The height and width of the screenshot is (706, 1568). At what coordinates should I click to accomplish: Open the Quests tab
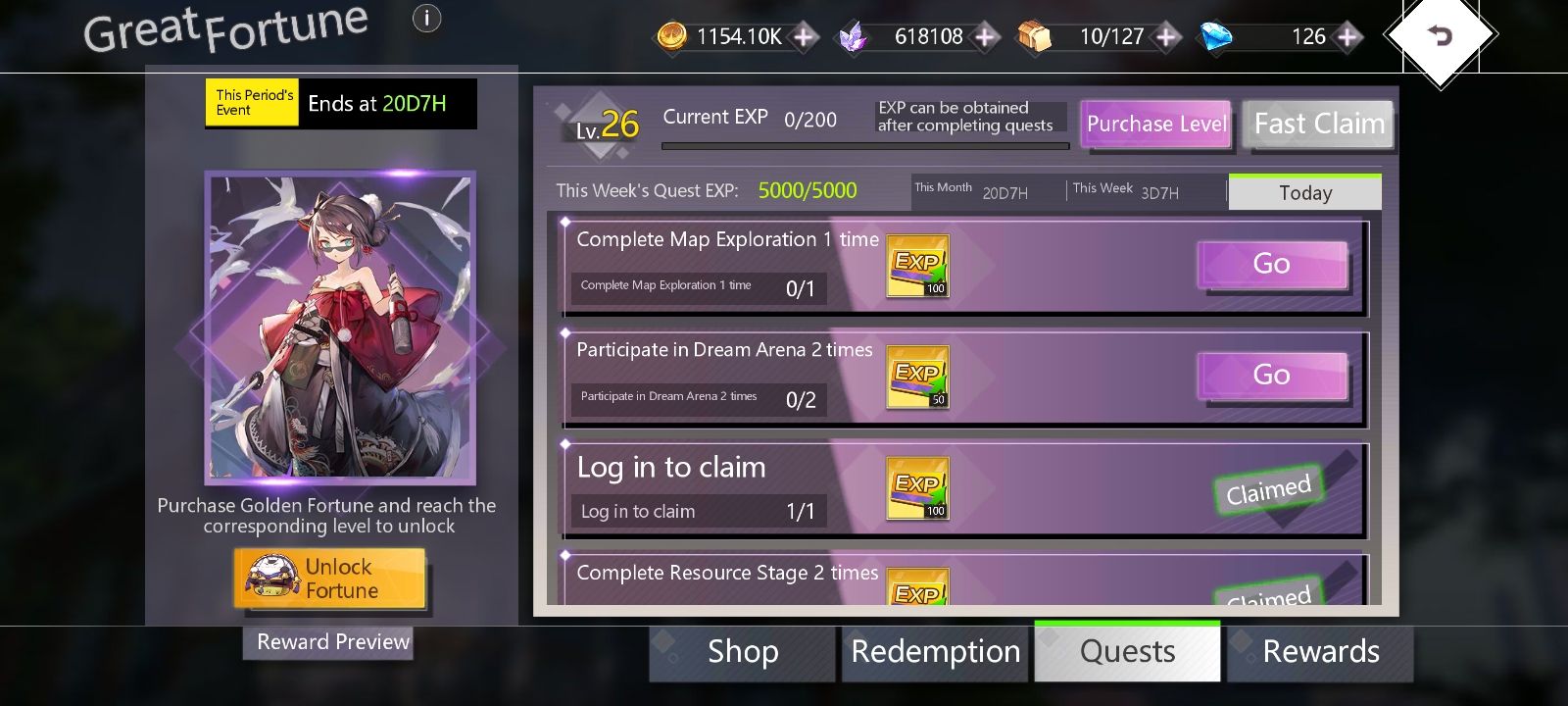1127,651
